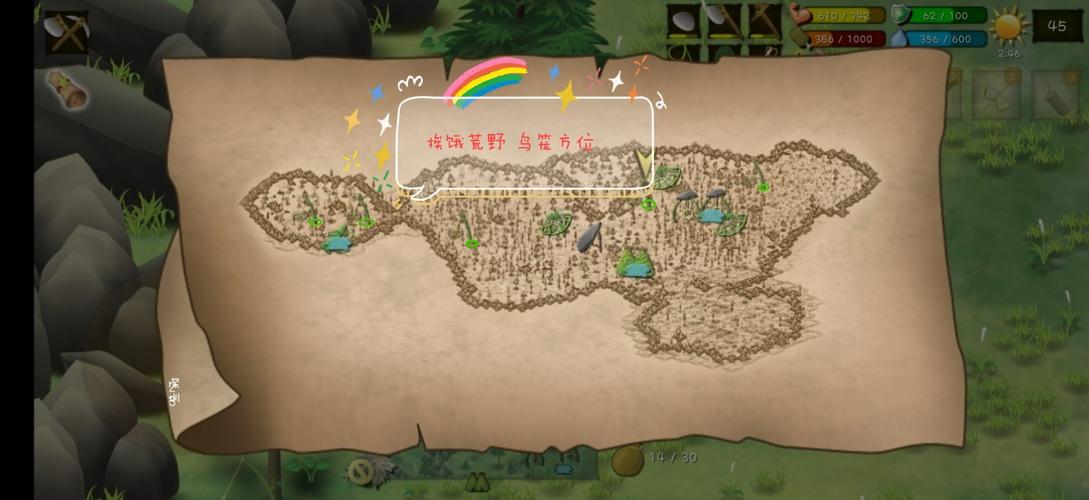Open the crossed axe and pickaxe crafting menu
The image size is (1089, 500).
pos(67,32)
